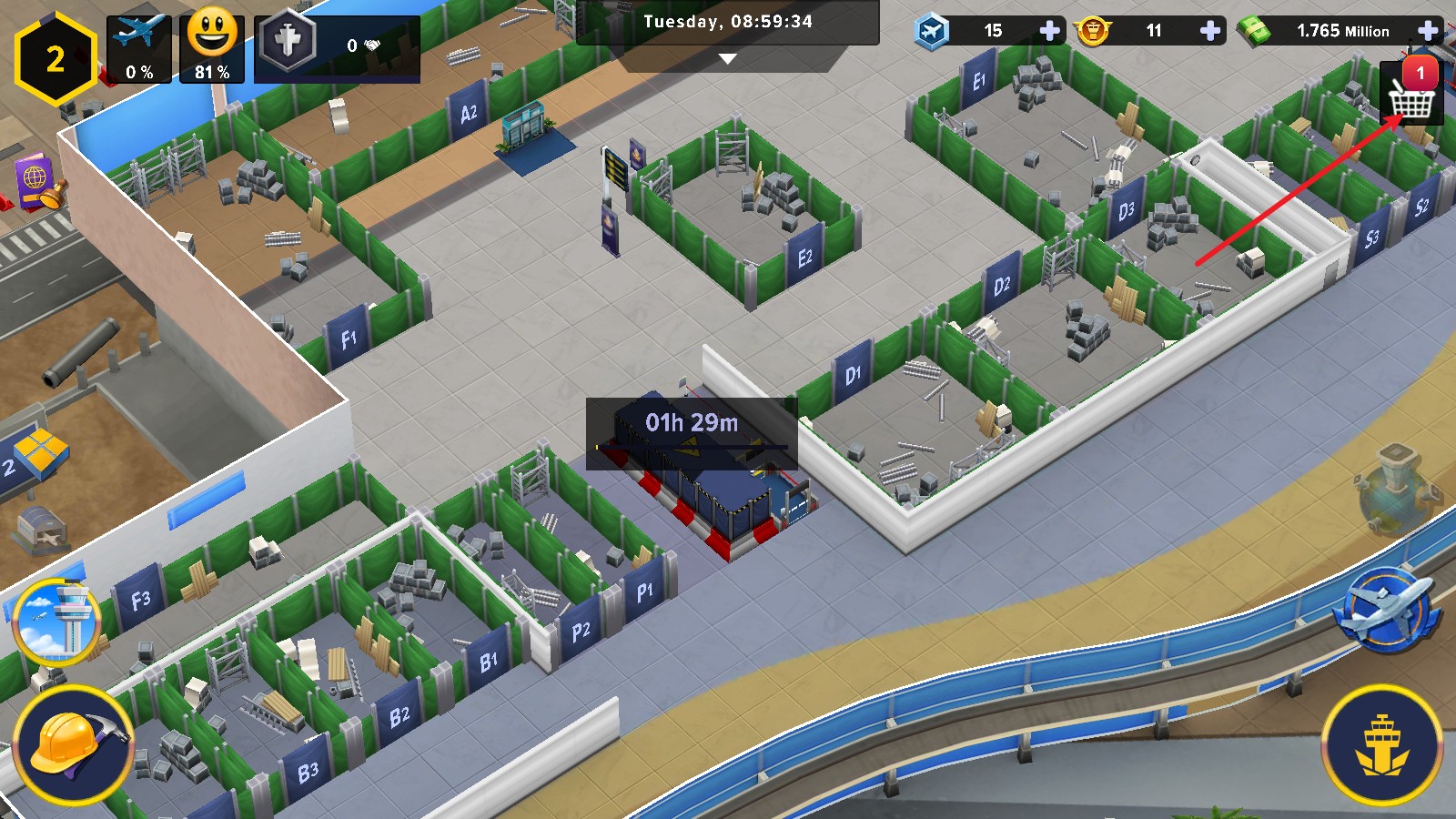Add more green cash
The image size is (1456, 819).
(x=1428, y=31)
